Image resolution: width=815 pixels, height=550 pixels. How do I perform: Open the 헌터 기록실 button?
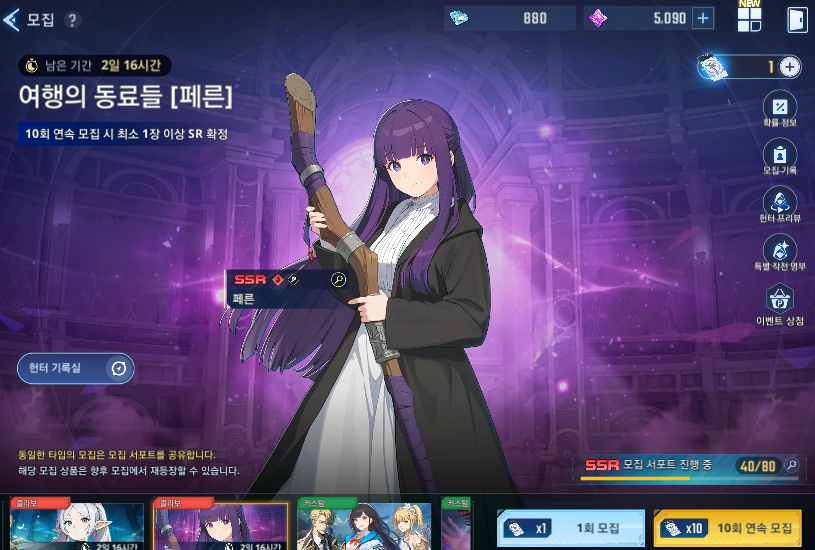pos(75,369)
